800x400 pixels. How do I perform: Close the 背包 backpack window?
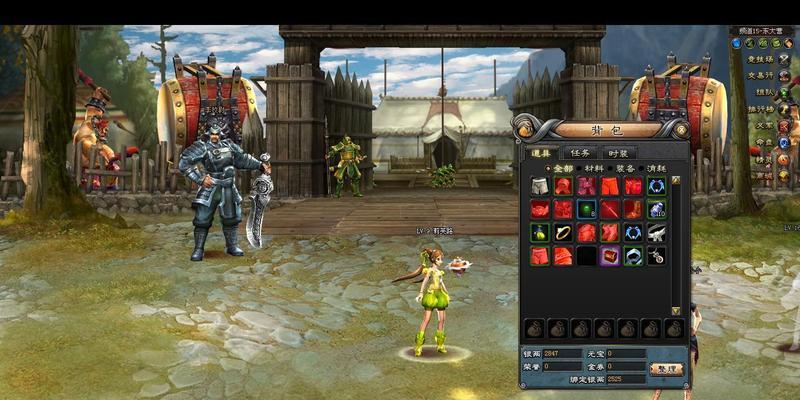(x=681, y=129)
